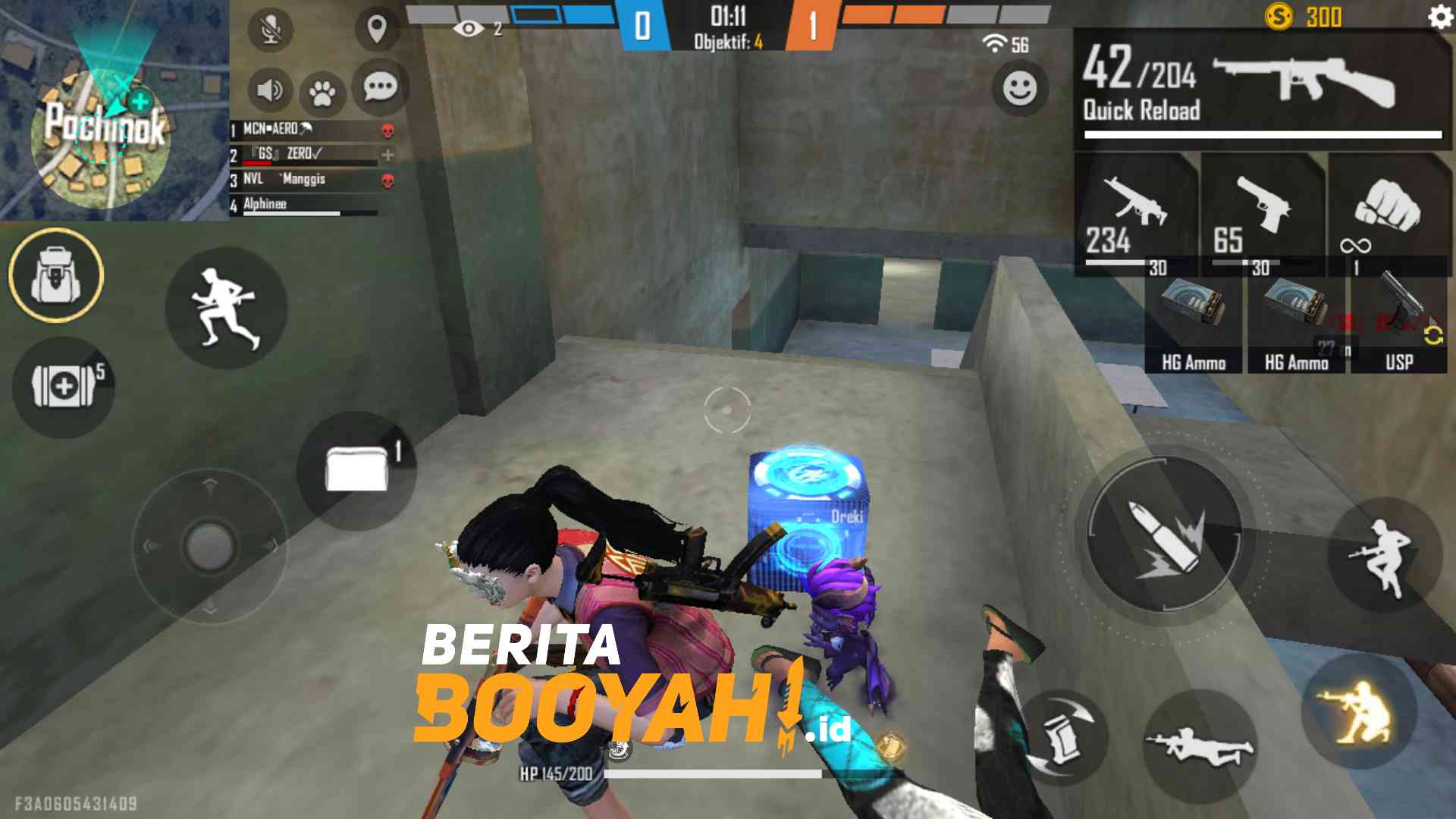The height and width of the screenshot is (819, 1456).
Task: Select teammate Alphinee in the squad list
Action: tap(265, 203)
